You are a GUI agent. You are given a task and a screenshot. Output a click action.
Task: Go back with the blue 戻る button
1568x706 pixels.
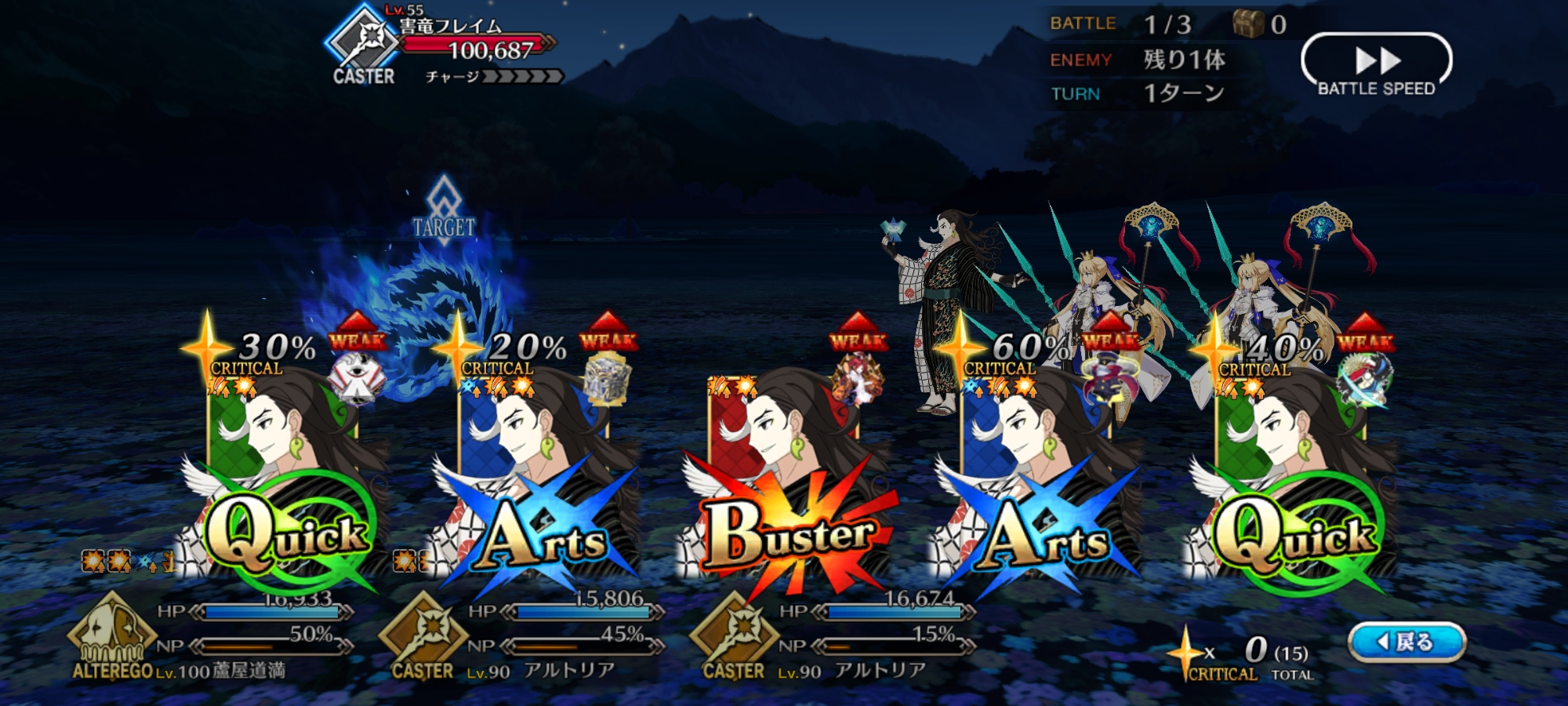click(x=1406, y=642)
